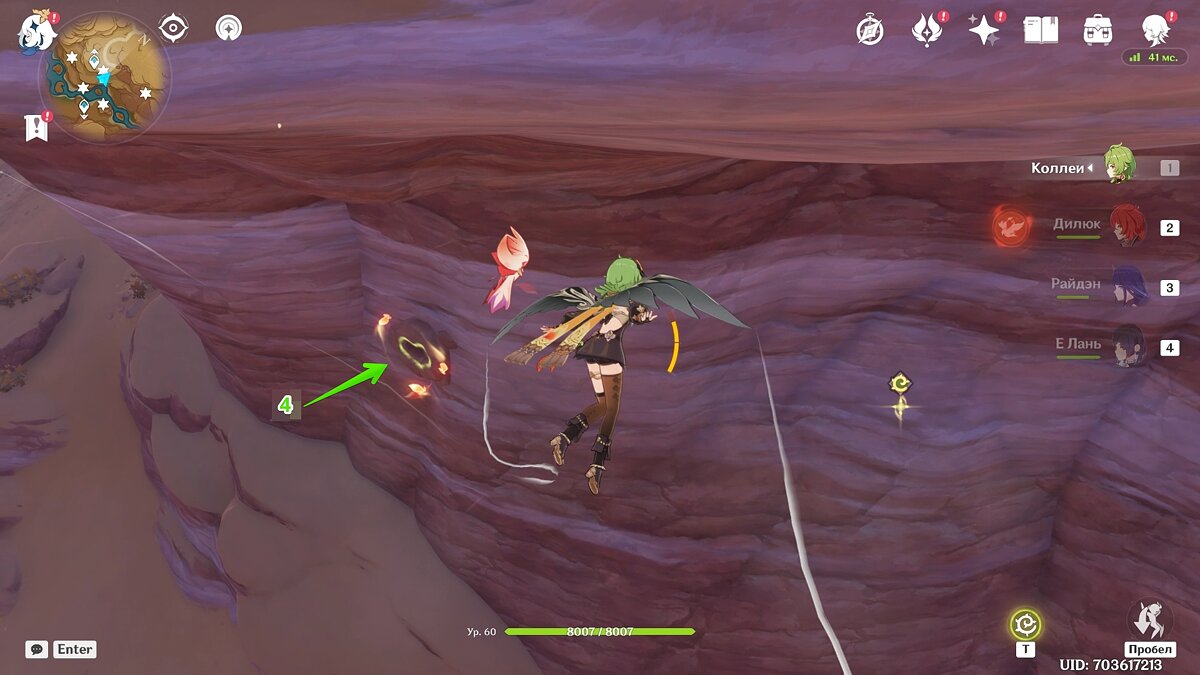1200x675 pixels.
Task: Open the Wish star icon
Action: (x=984, y=30)
